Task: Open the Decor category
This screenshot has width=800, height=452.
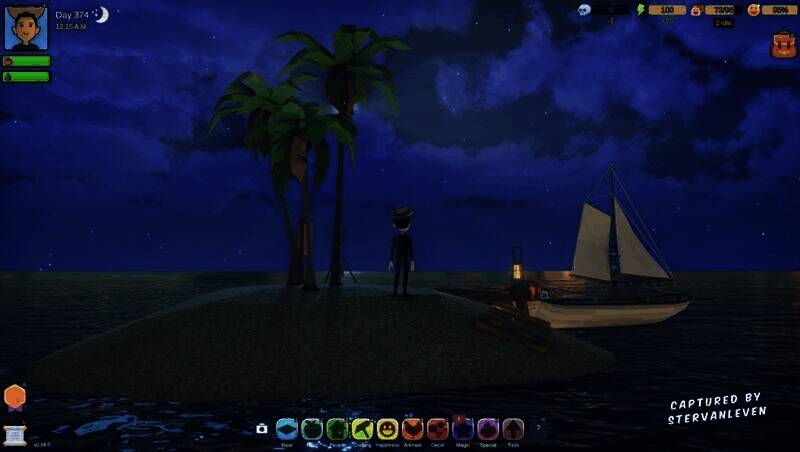Action: coord(437,429)
